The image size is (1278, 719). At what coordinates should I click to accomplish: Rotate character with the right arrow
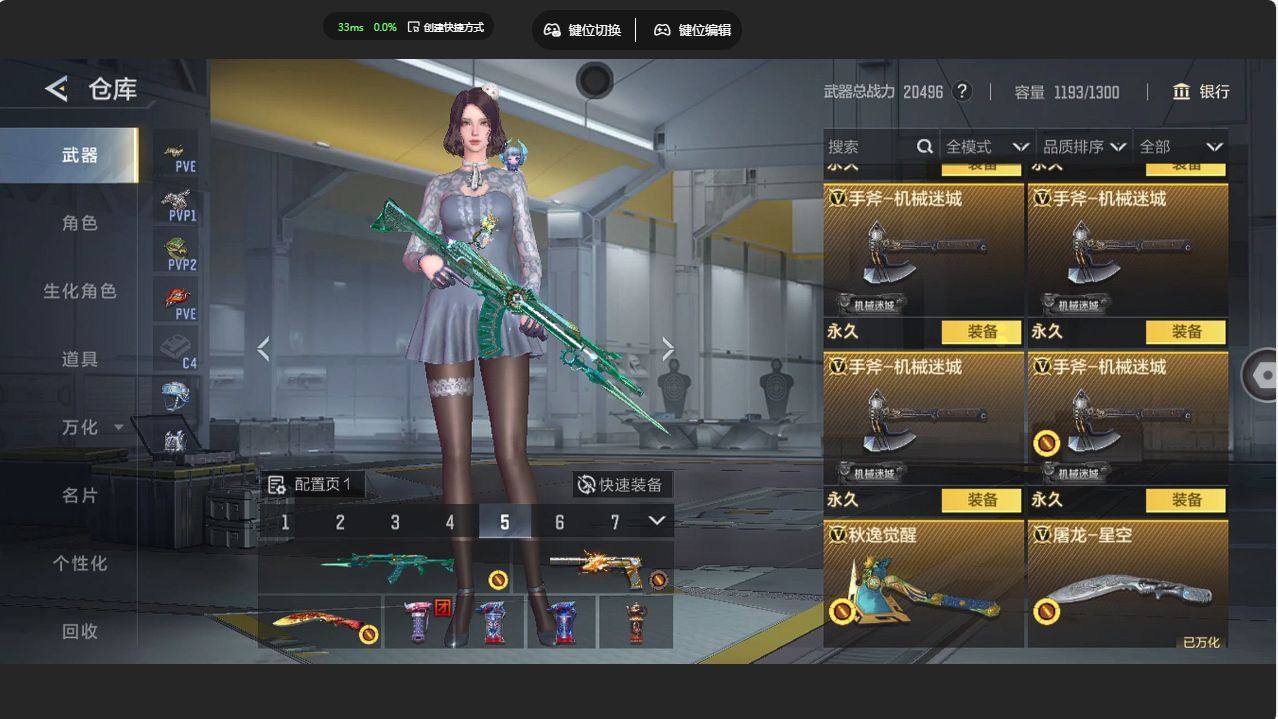click(x=668, y=349)
